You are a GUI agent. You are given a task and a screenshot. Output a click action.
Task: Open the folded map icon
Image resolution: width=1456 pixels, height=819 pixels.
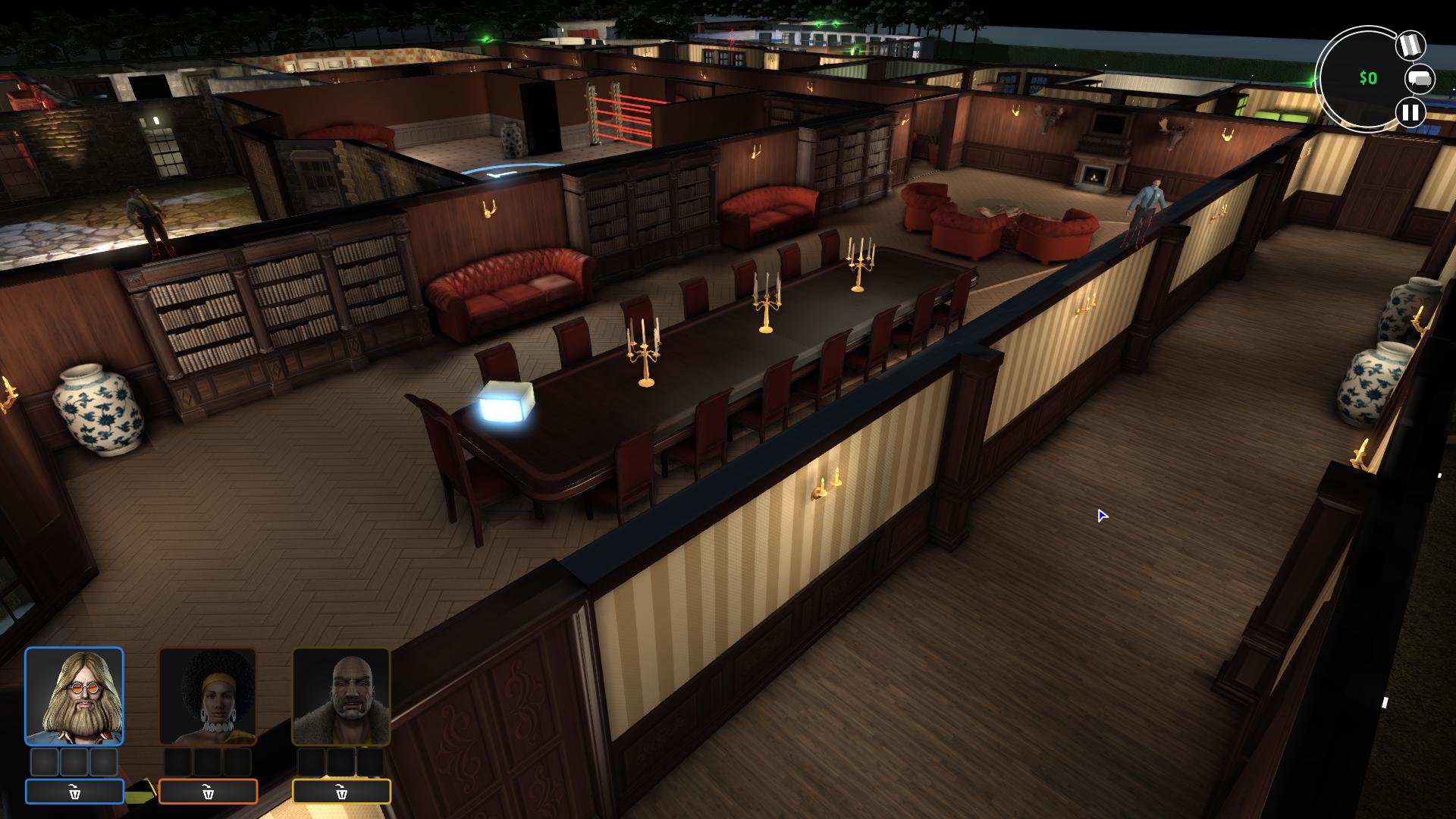[x=1410, y=45]
